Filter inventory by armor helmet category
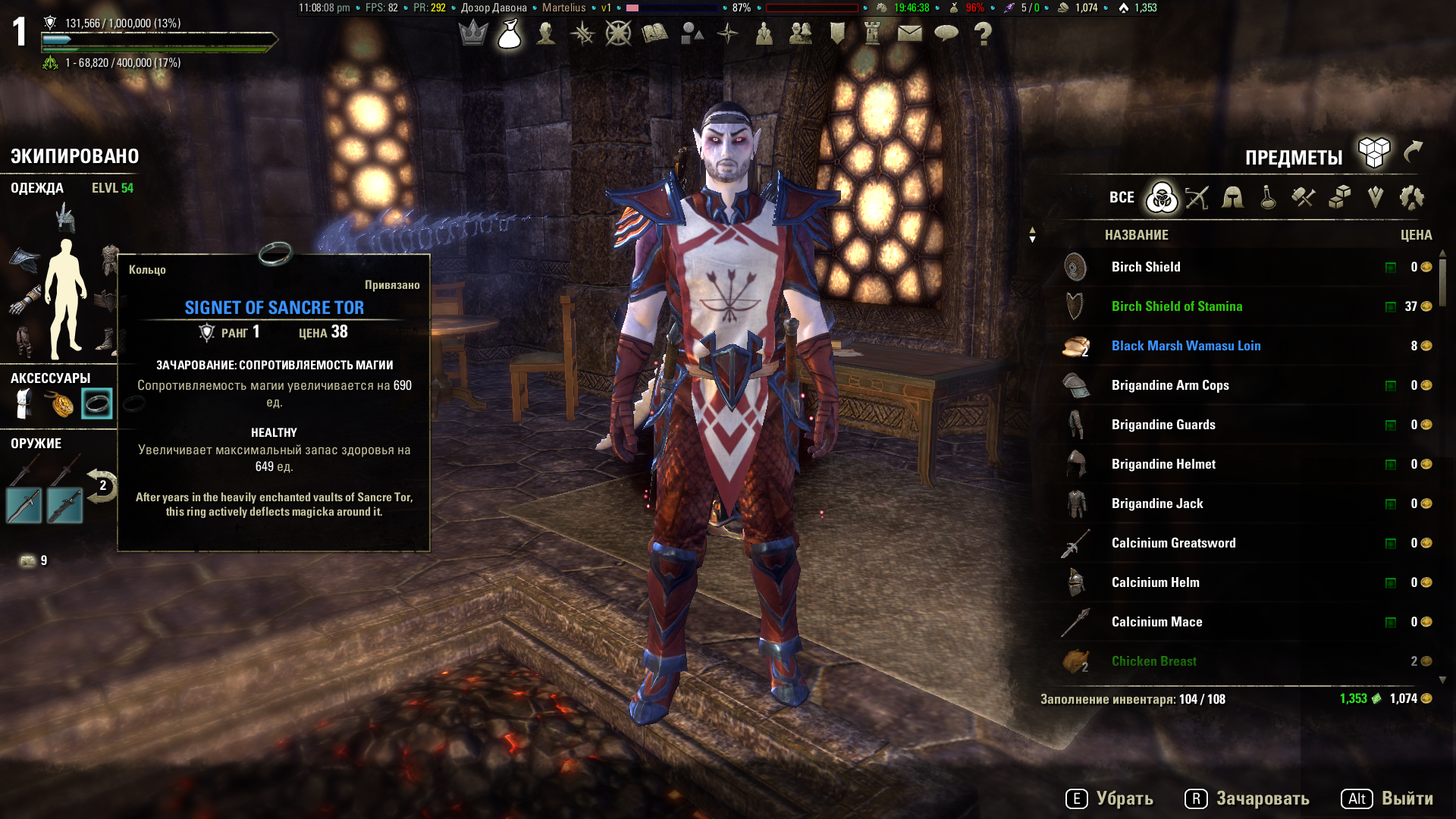Screen dimensions: 1456x819 (x=1232, y=198)
